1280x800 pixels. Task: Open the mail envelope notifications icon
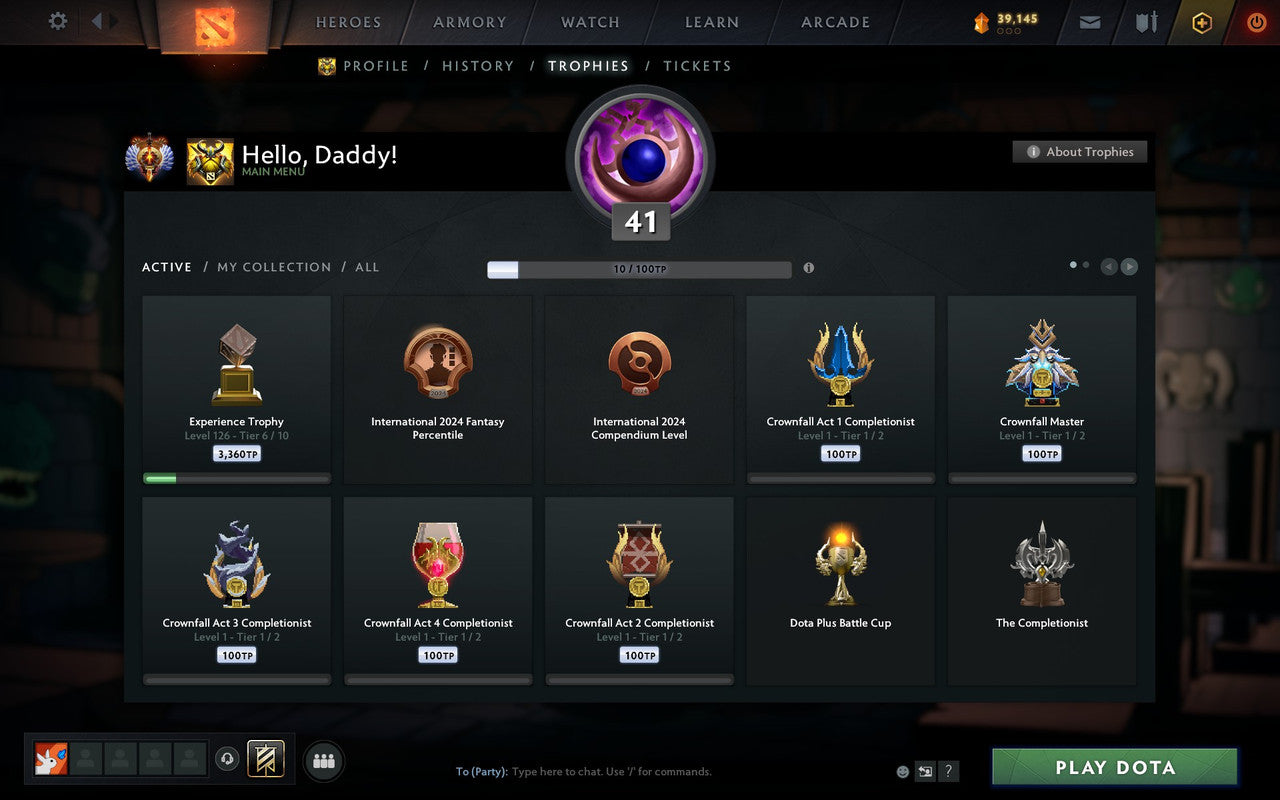click(x=1089, y=22)
